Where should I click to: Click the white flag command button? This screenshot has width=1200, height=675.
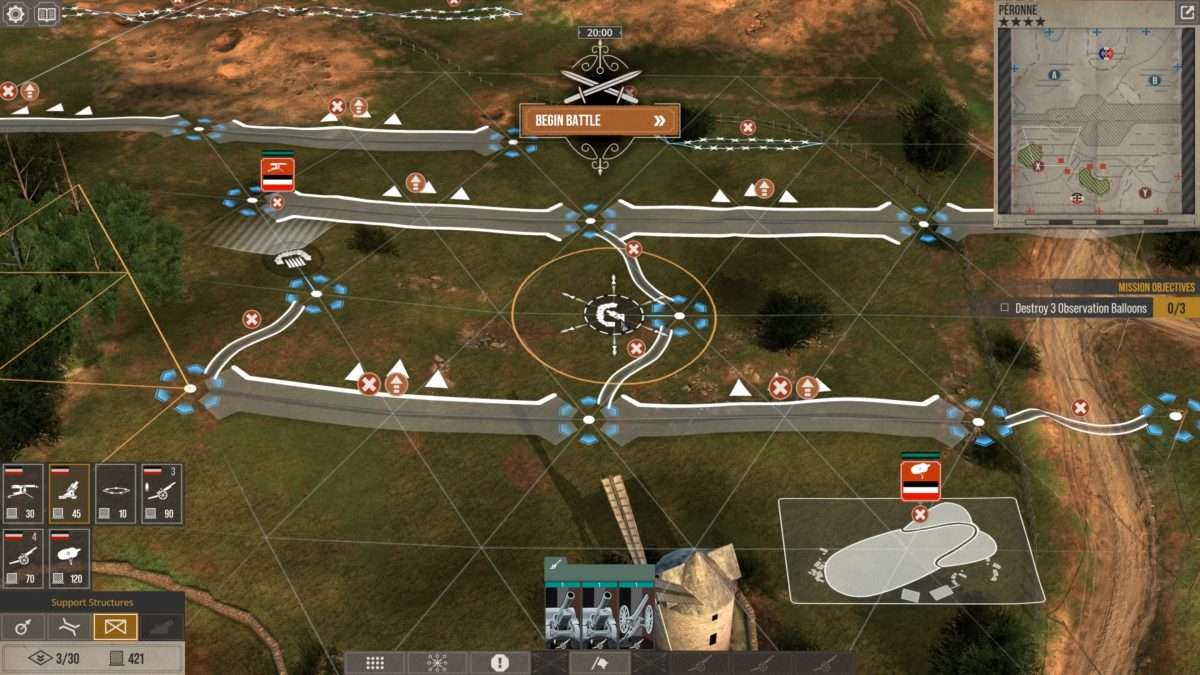point(600,663)
